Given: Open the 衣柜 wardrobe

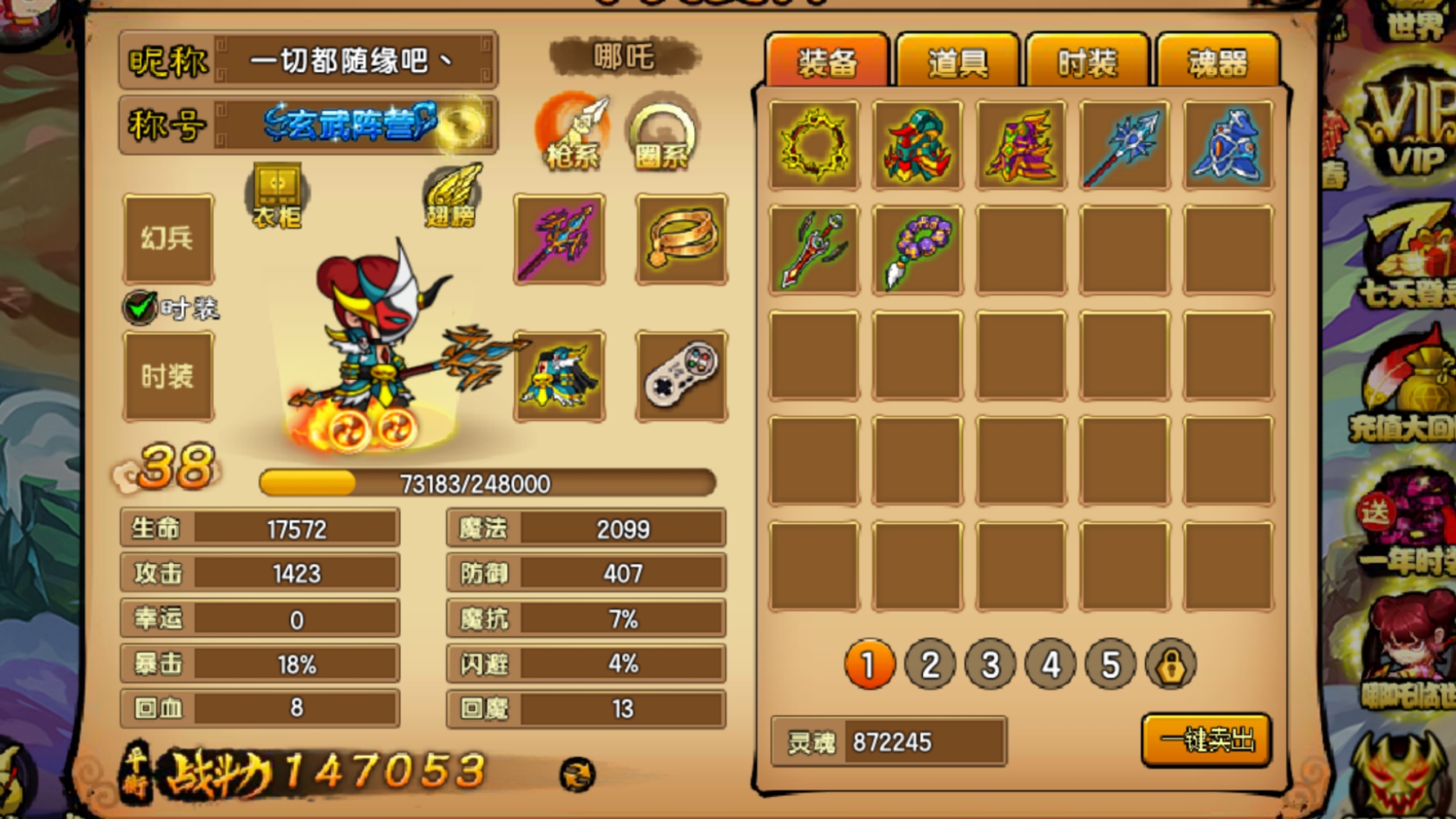Looking at the screenshot, I should point(277,195).
